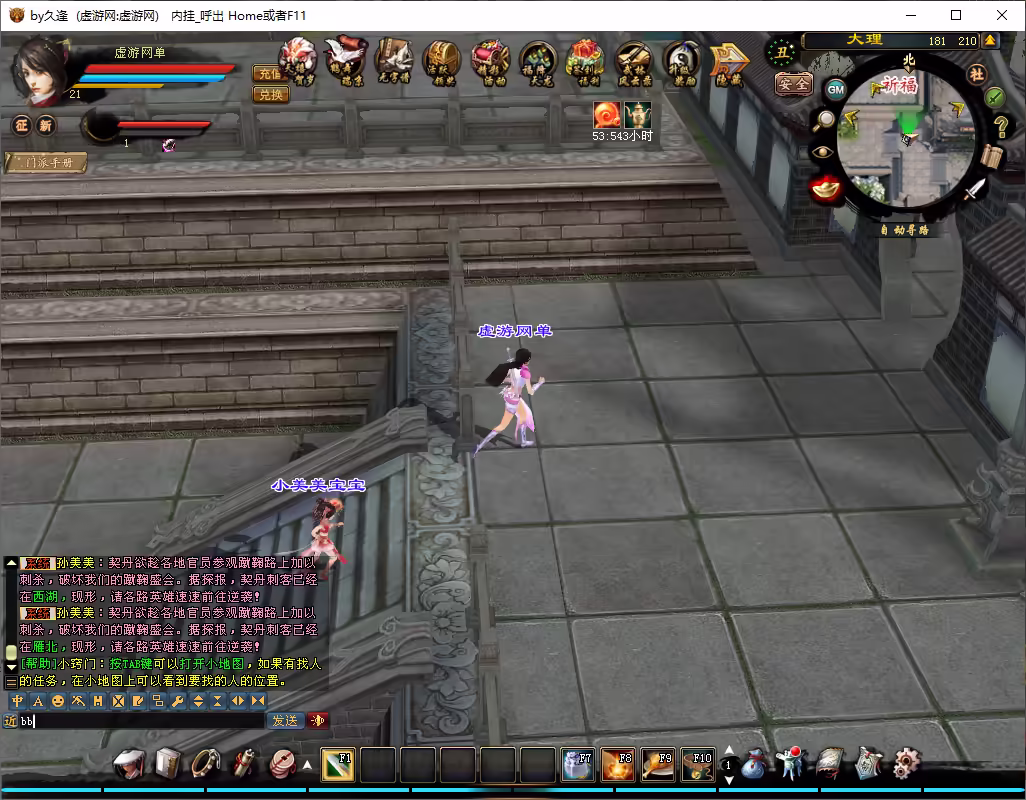Screen dimensions: 1026x800
Task: Click the 发送 send chat button
Action: 284,720
